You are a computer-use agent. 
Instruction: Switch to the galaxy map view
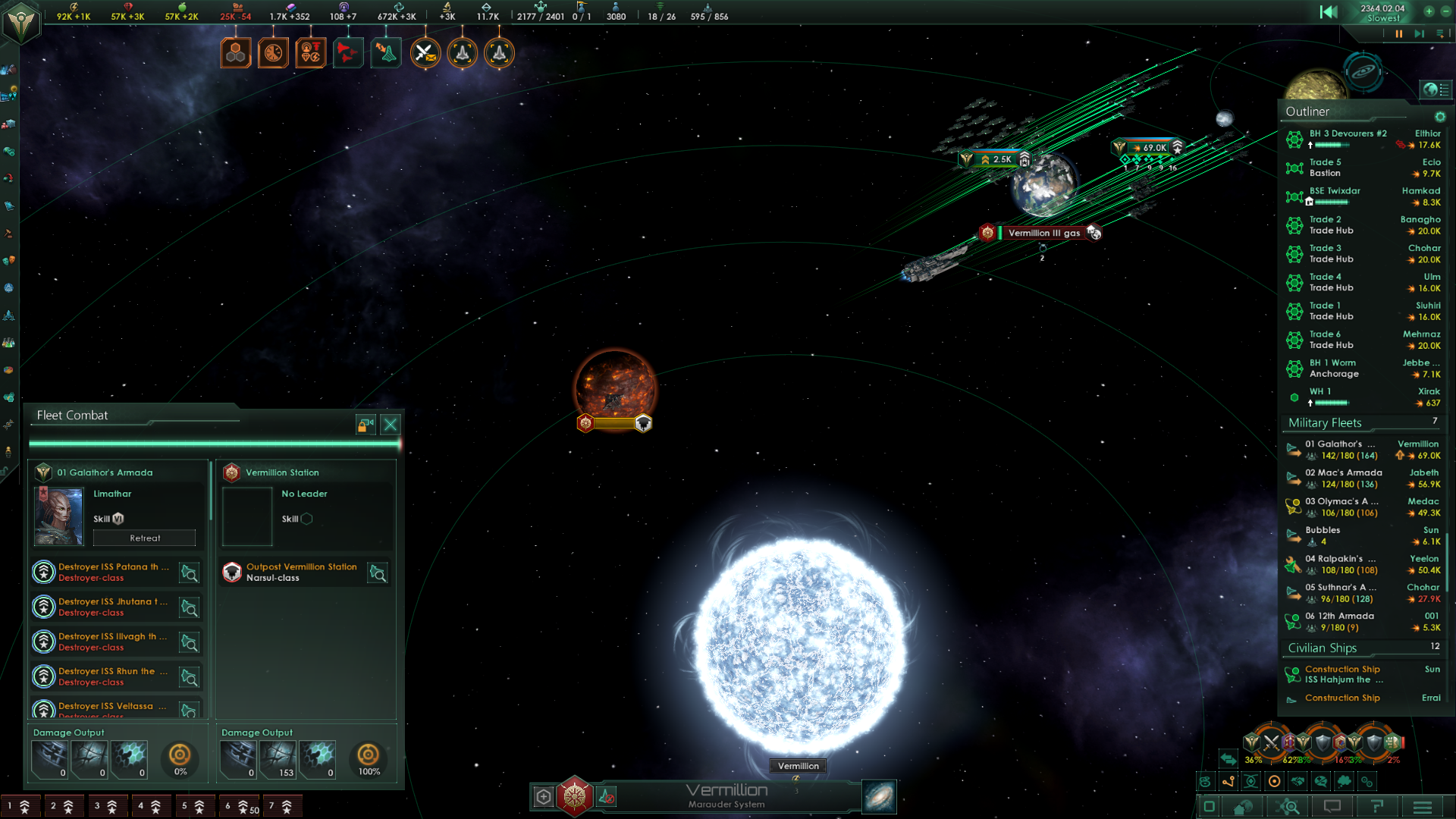tap(879, 797)
